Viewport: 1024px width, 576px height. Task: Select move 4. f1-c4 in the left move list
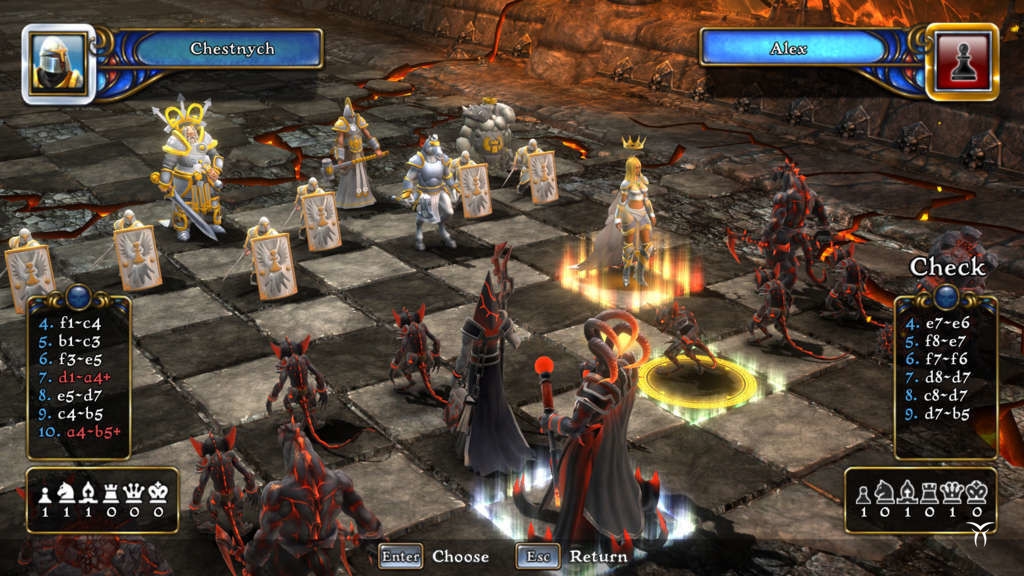(x=69, y=325)
